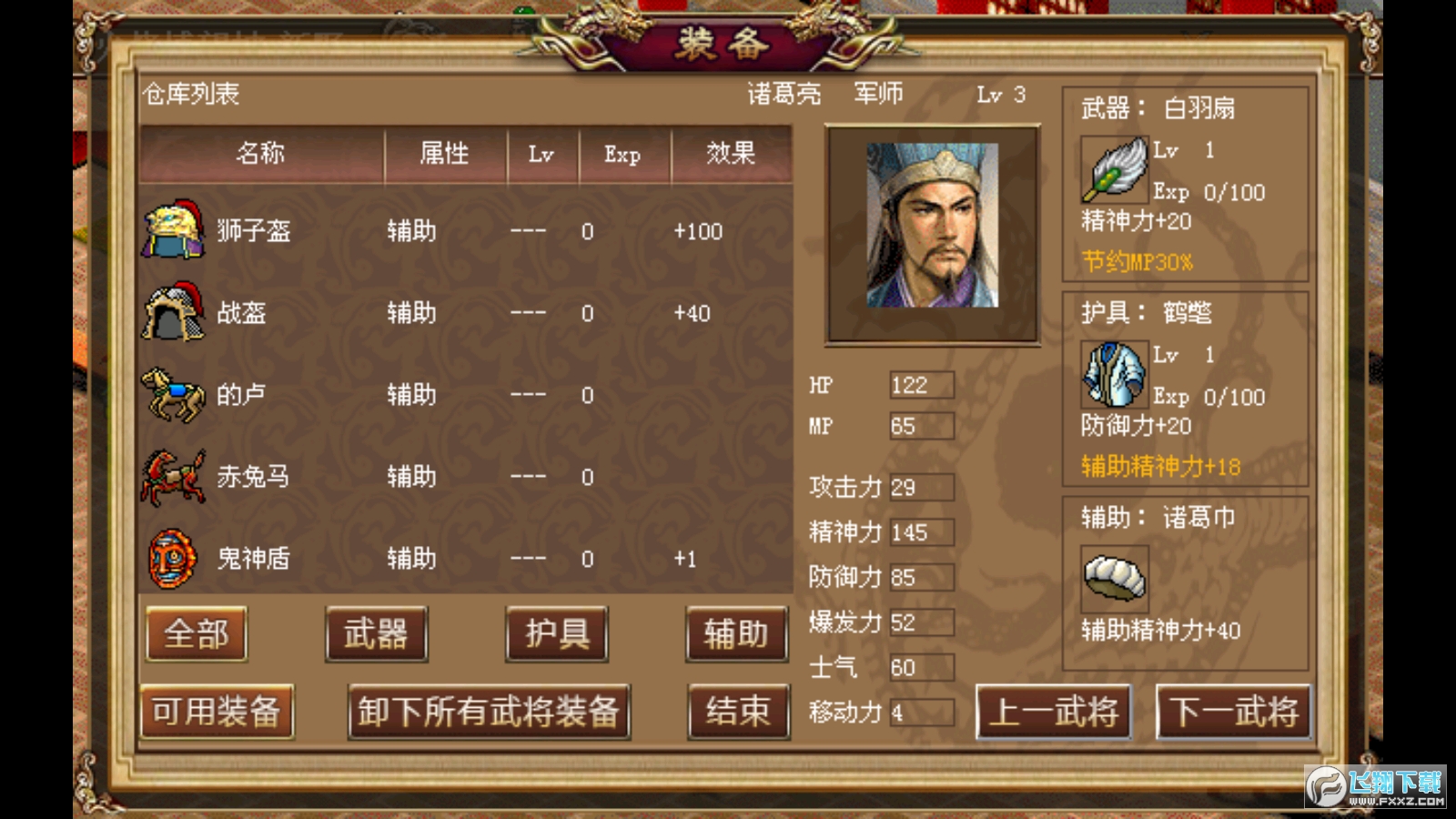Go to next general with 下一武将
Screen dimensions: 1456x819
1235,713
